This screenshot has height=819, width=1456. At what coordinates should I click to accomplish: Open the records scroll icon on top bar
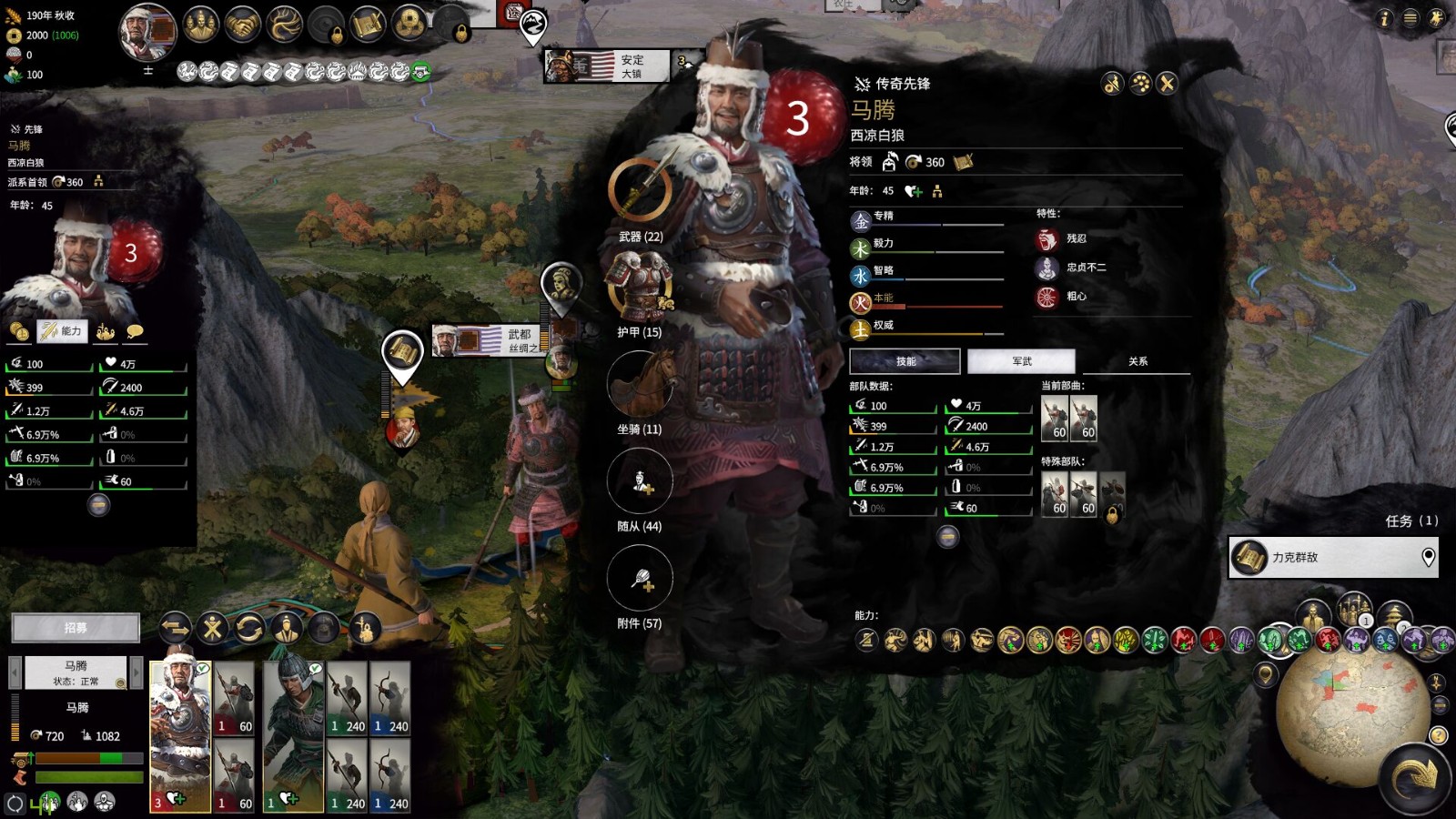pyautogui.click(x=366, y=23)
